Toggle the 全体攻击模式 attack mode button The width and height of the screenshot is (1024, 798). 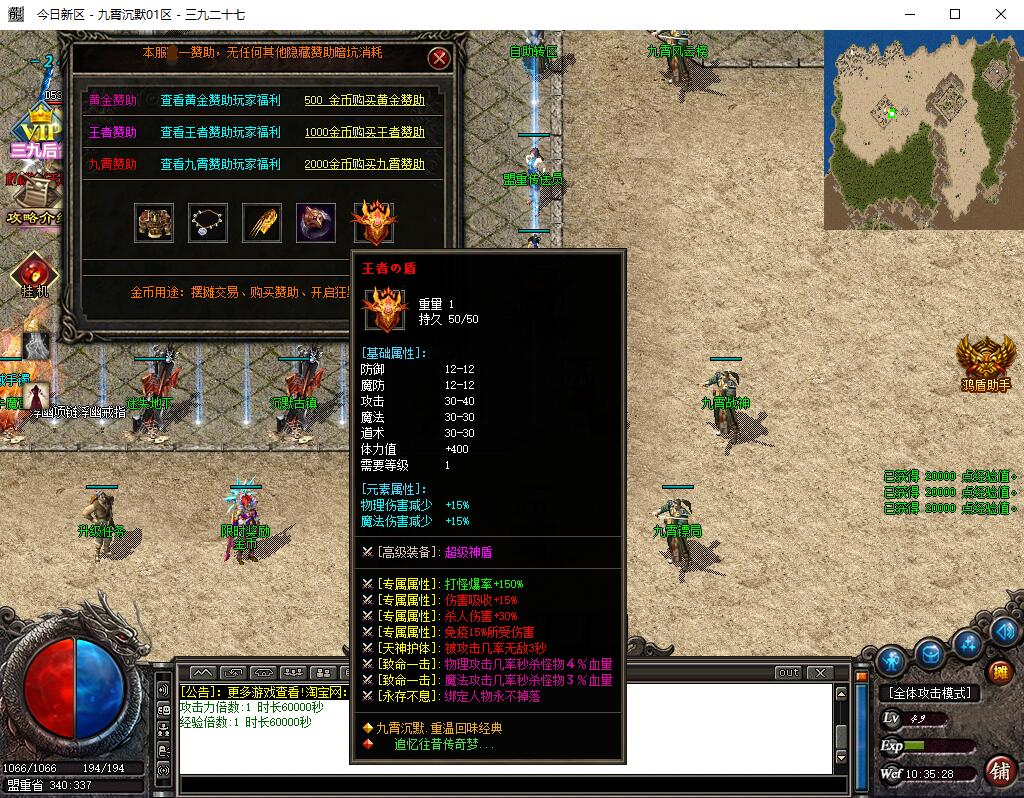[929, 693]
